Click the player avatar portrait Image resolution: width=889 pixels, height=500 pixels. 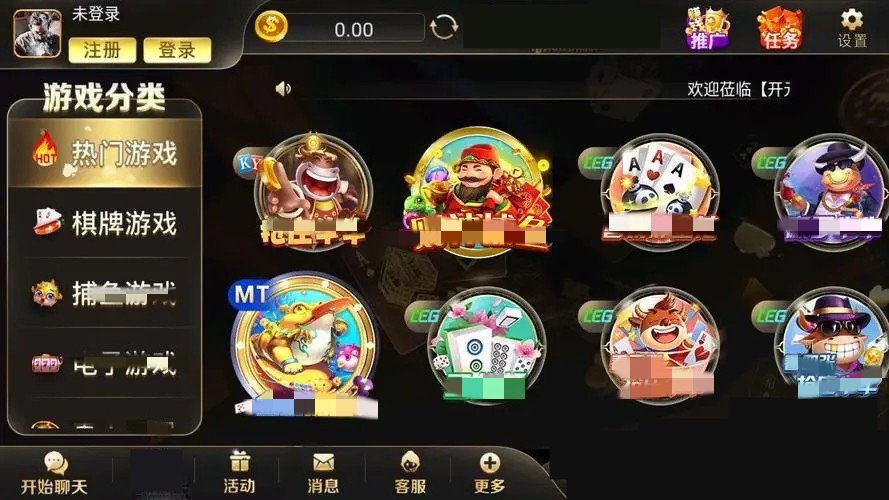click(37, 33)
